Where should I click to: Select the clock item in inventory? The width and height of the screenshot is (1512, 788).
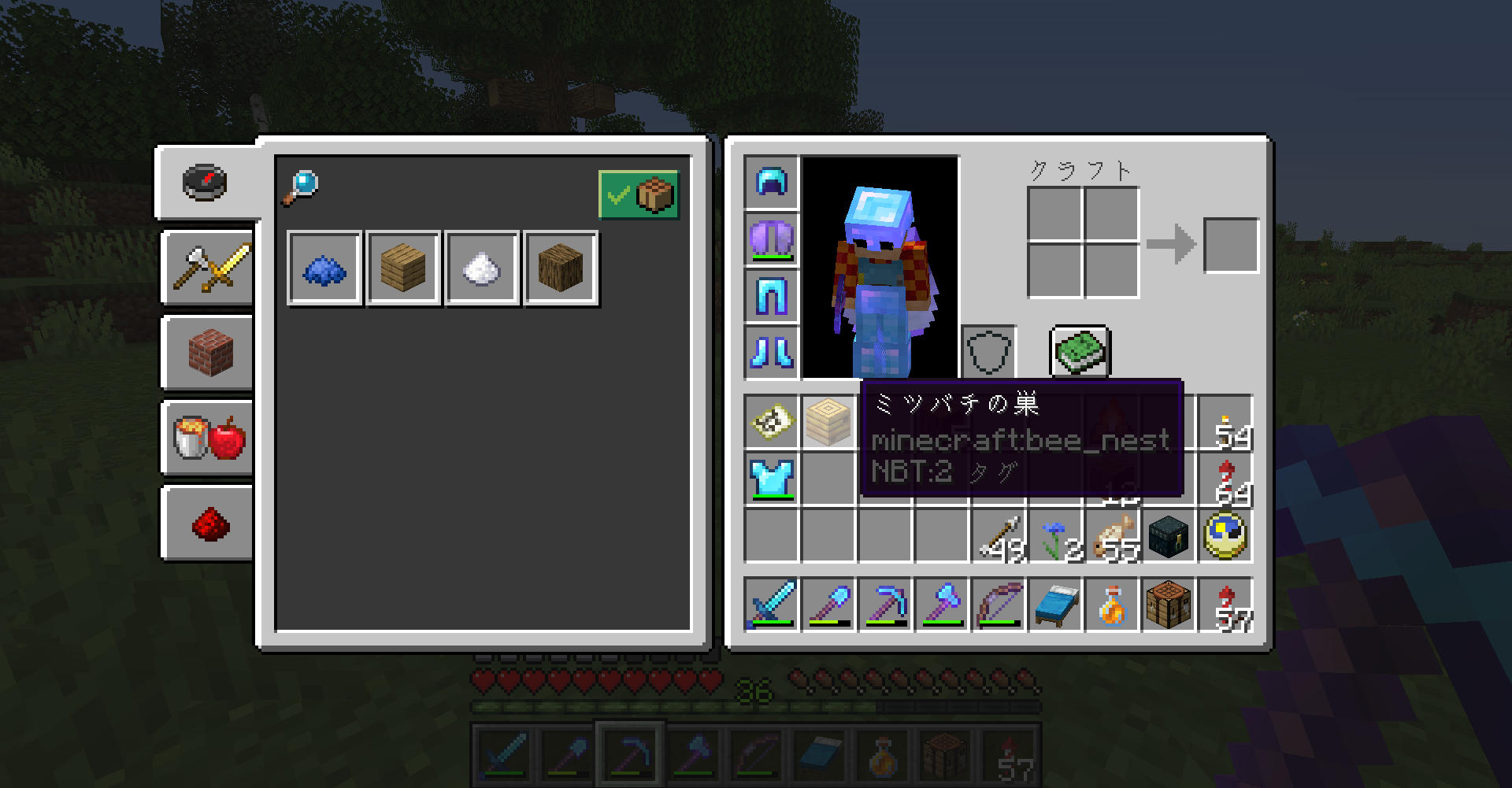(1226, 534)
